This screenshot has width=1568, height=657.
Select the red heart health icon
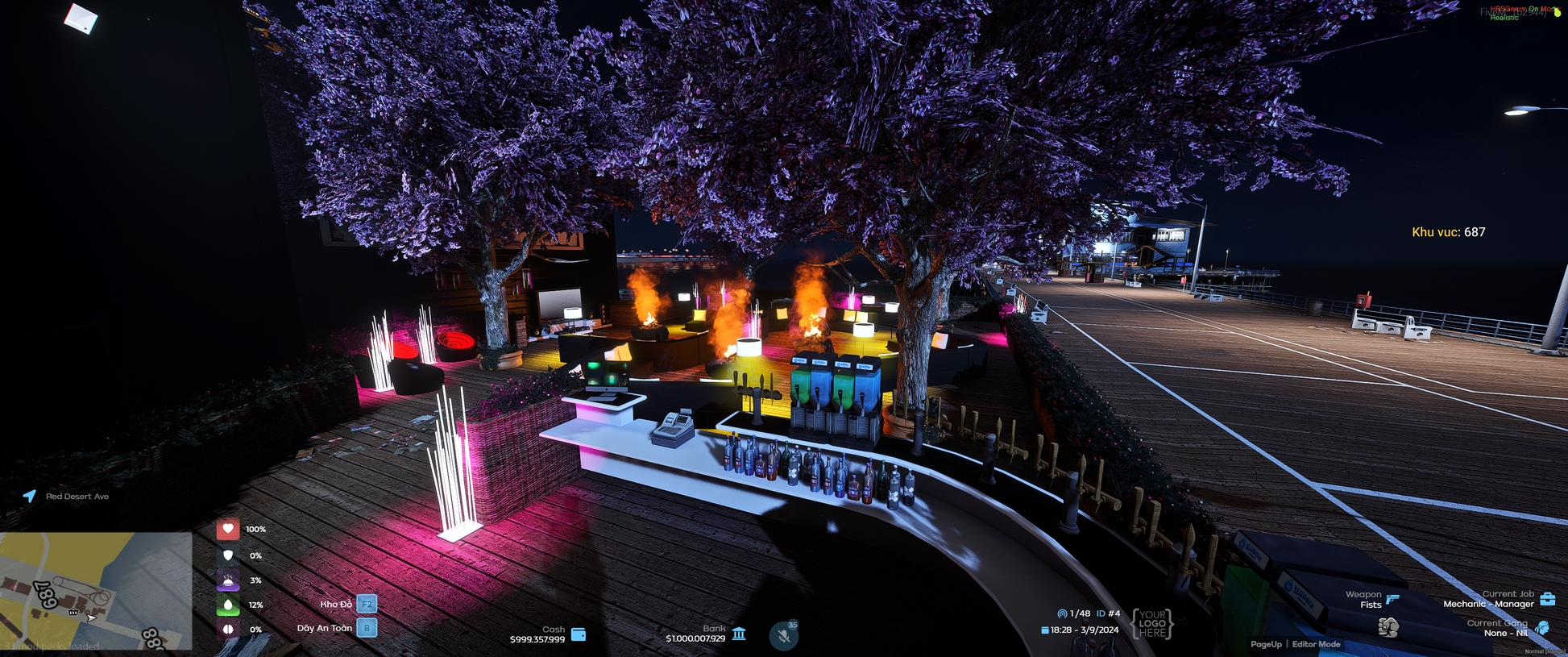[x=228, y=529]
